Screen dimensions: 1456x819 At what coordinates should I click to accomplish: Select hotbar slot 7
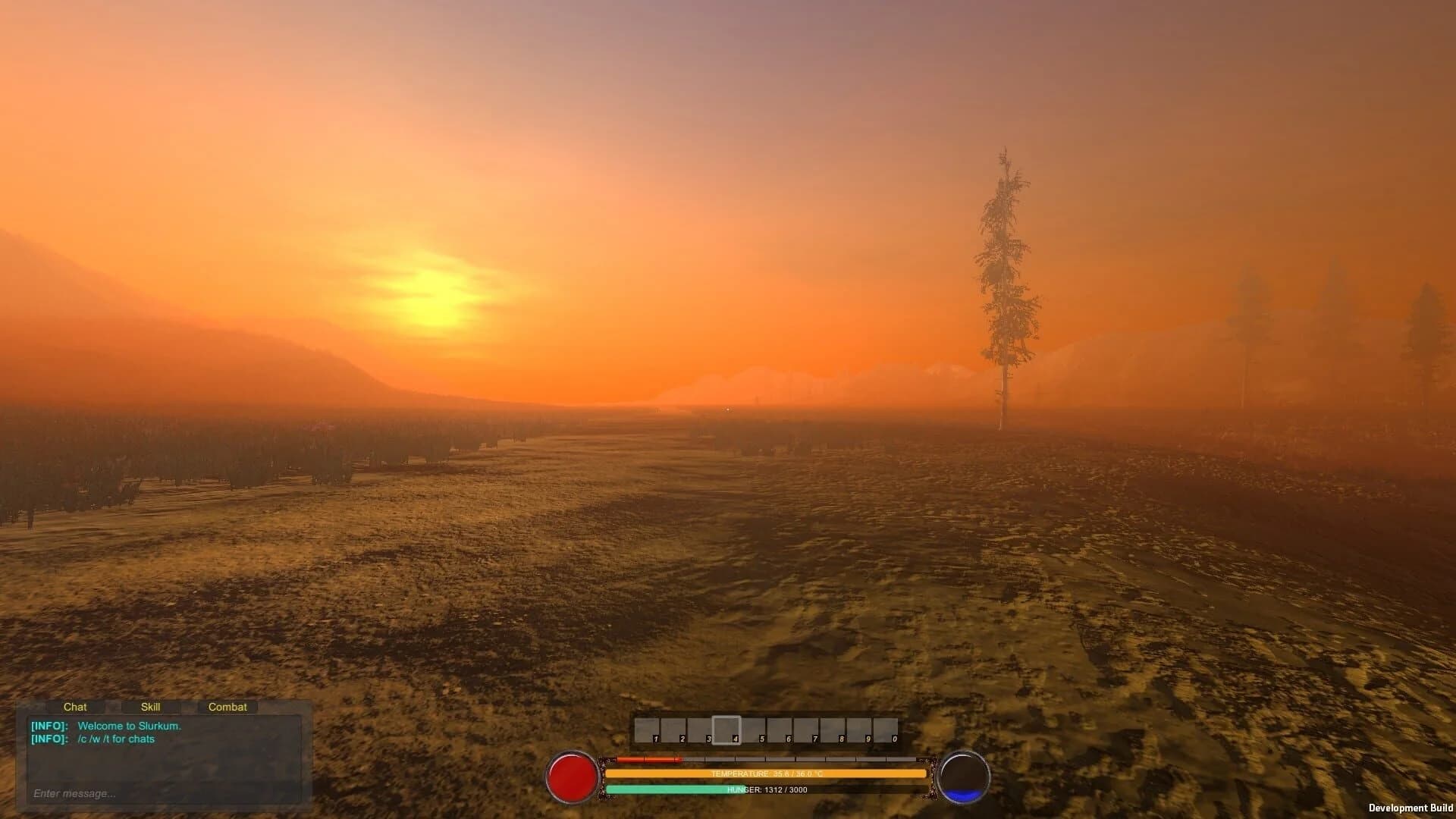(x=805, y=730)
